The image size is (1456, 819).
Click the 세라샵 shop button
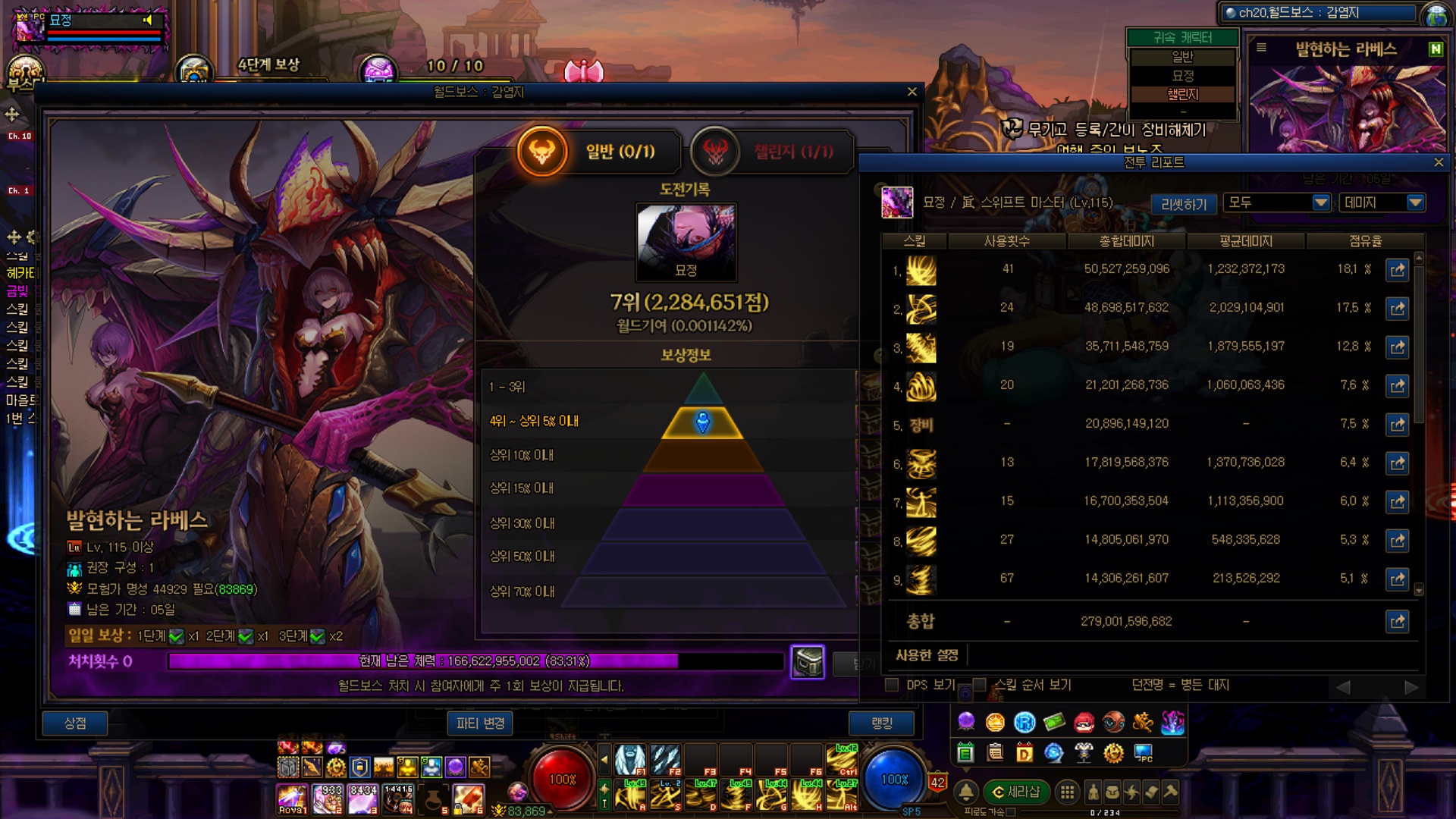point(1016,792)
